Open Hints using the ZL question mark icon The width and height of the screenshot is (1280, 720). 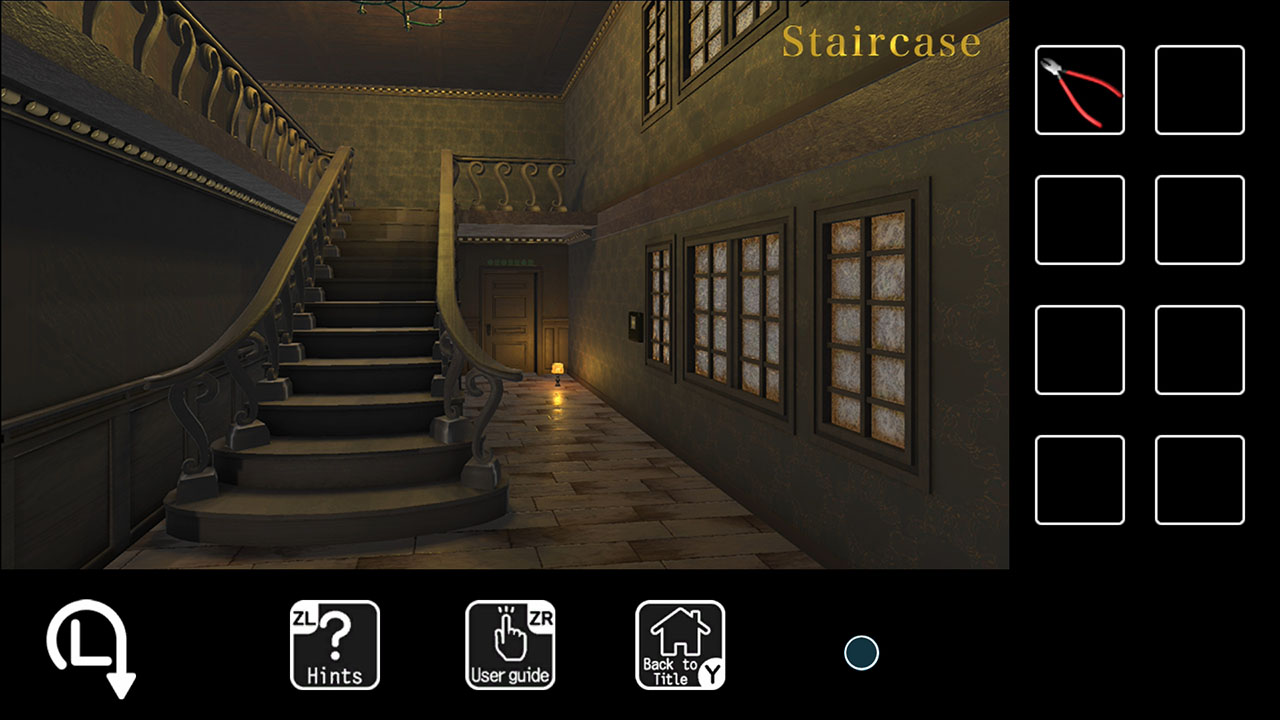tap(334, 645)
